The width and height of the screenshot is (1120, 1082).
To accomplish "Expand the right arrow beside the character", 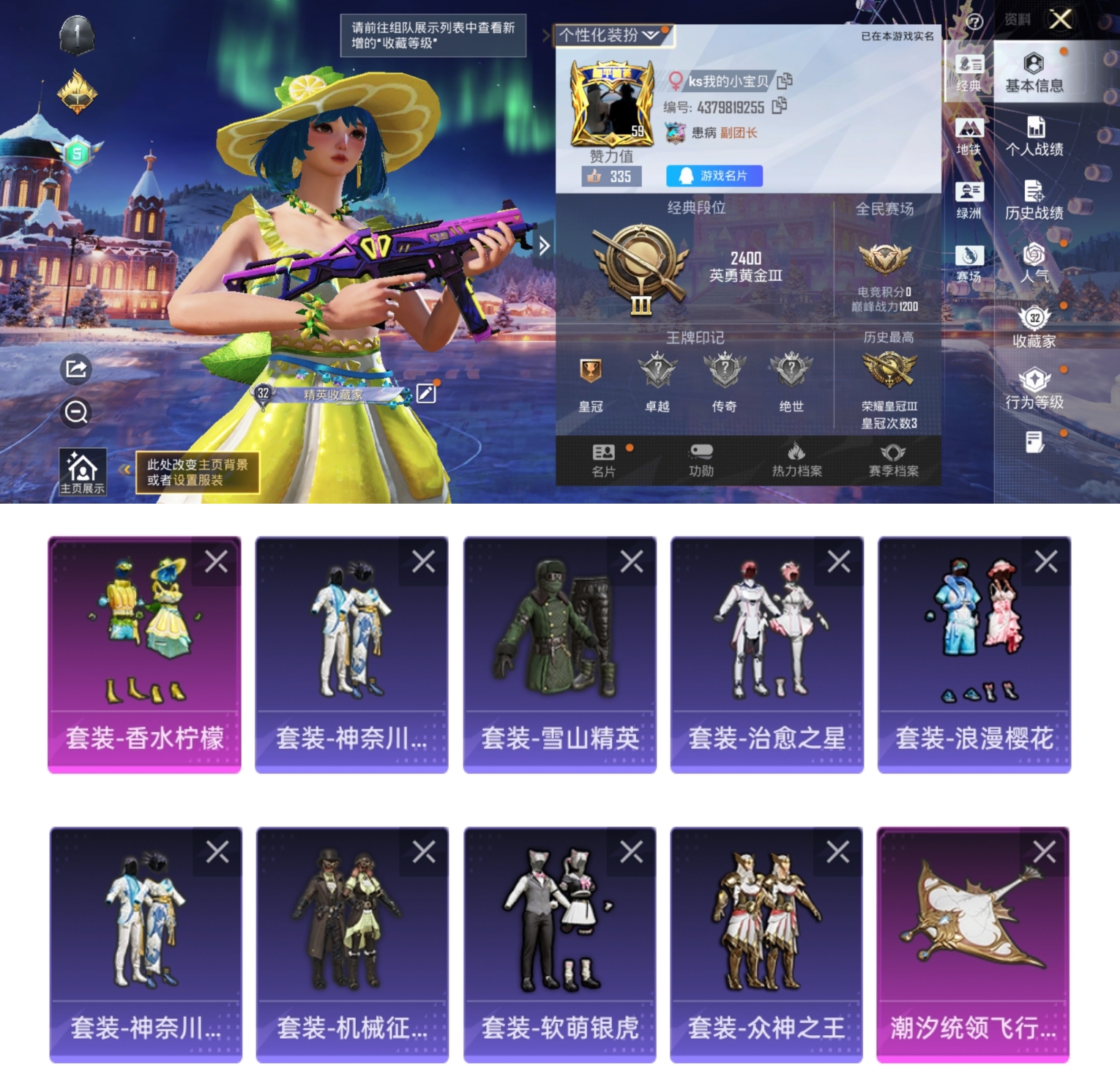I will (x=543, y=247).
